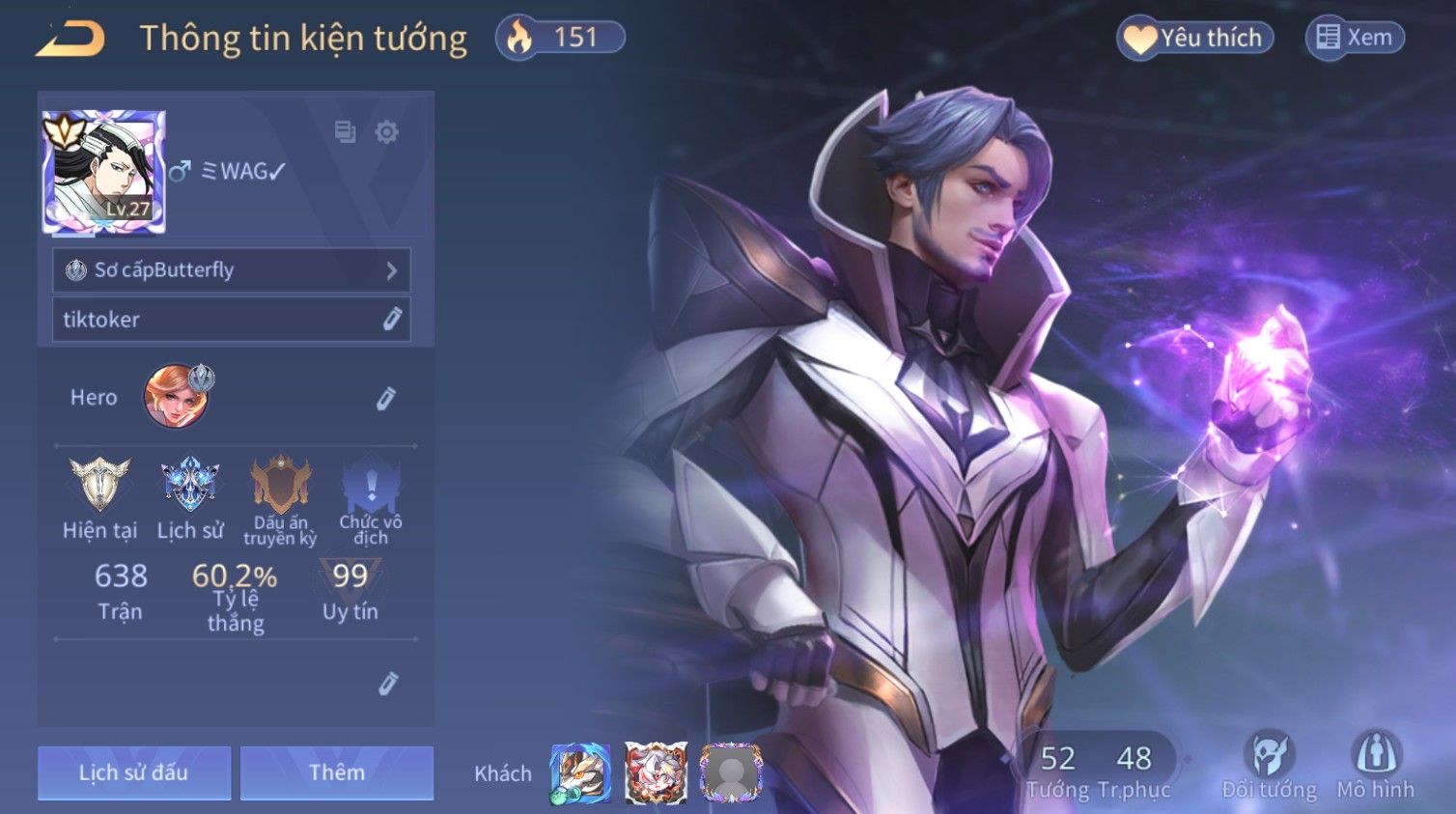Open Lịch sử đấu match history
The height and width of the screenshot is (814, 1456).
point(134,772)
